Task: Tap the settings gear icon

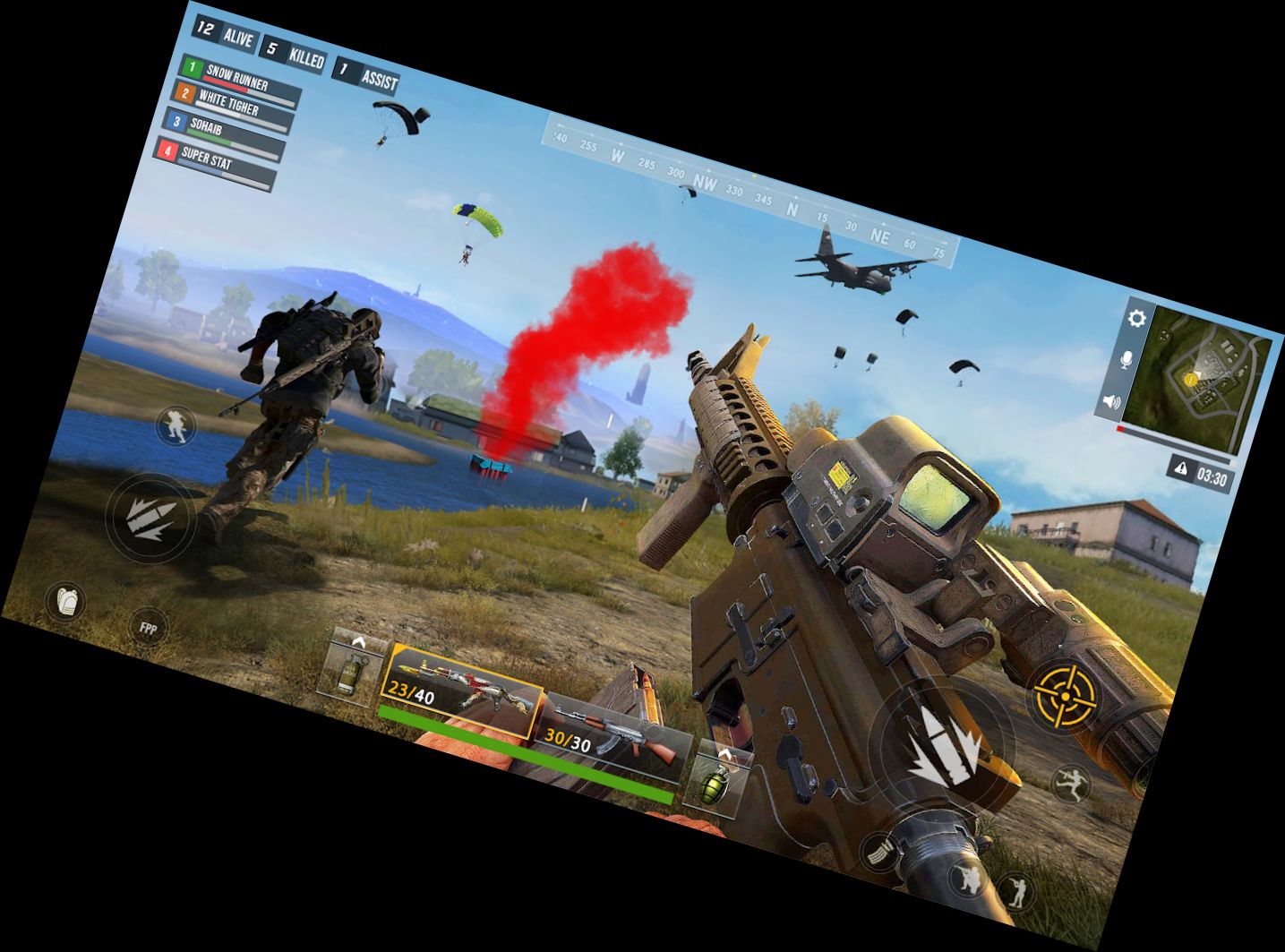Action: point(1135,316)
